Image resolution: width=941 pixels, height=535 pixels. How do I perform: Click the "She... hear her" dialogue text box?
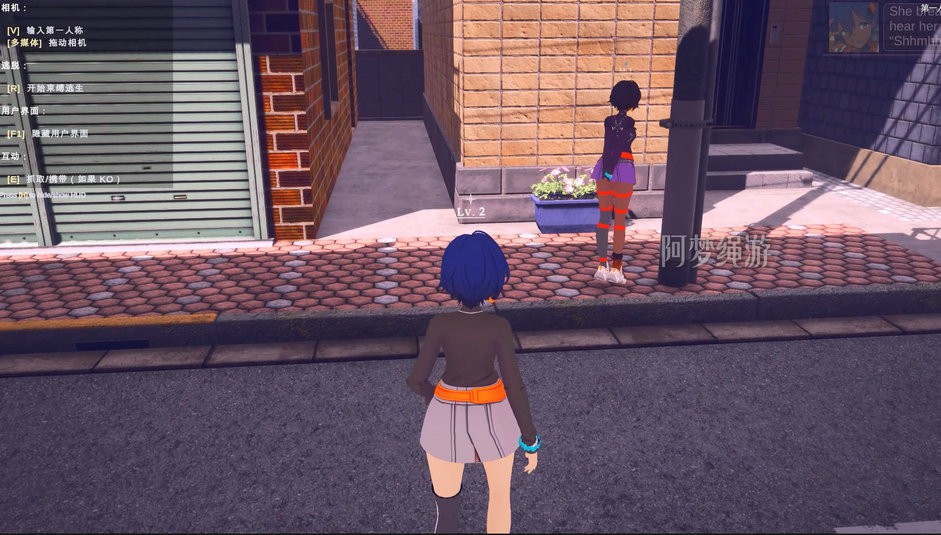click(x=912, y=28)
